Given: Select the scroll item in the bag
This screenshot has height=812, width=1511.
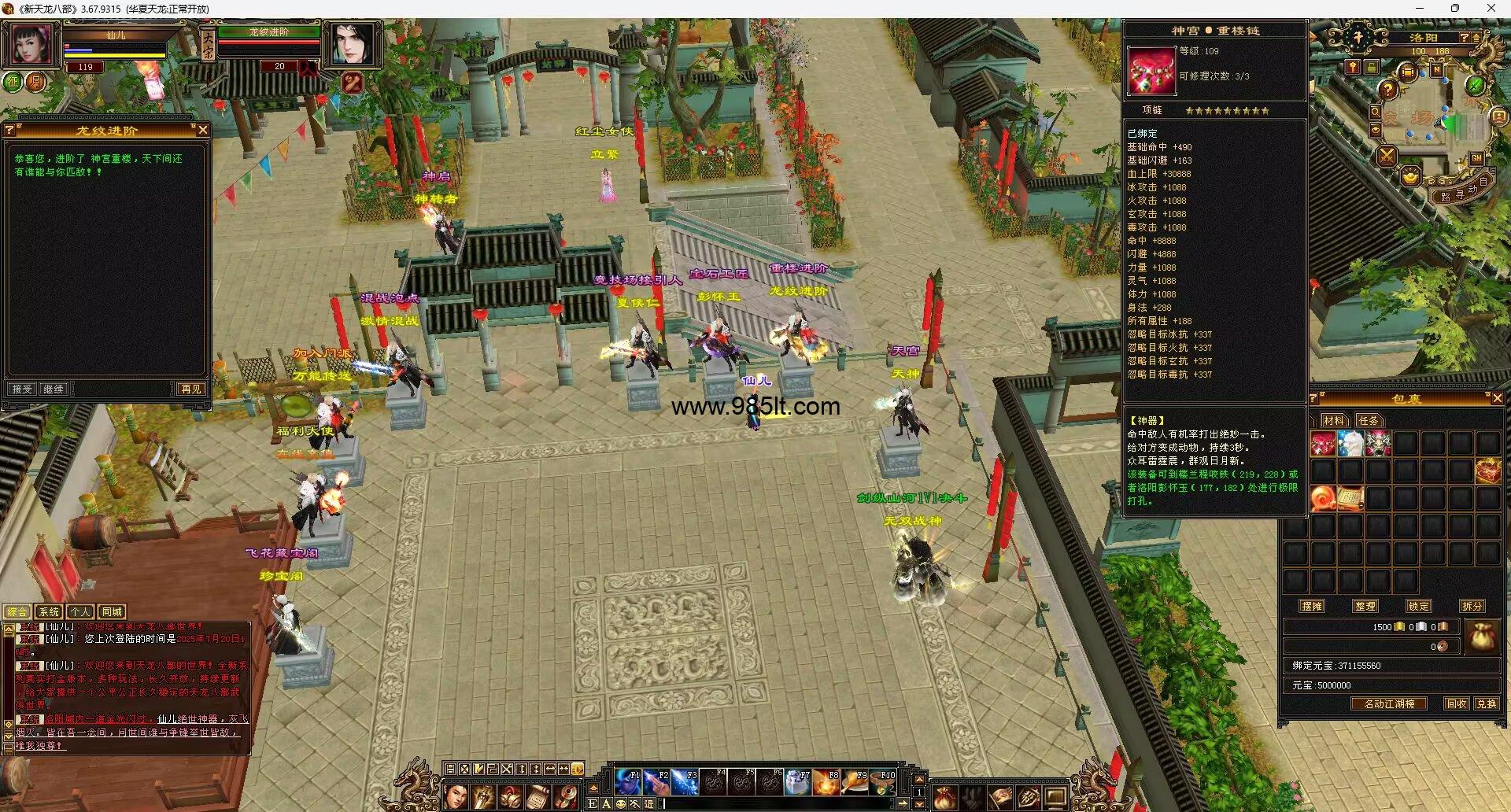Looking at the screenshot, I should pos(1350,498).
